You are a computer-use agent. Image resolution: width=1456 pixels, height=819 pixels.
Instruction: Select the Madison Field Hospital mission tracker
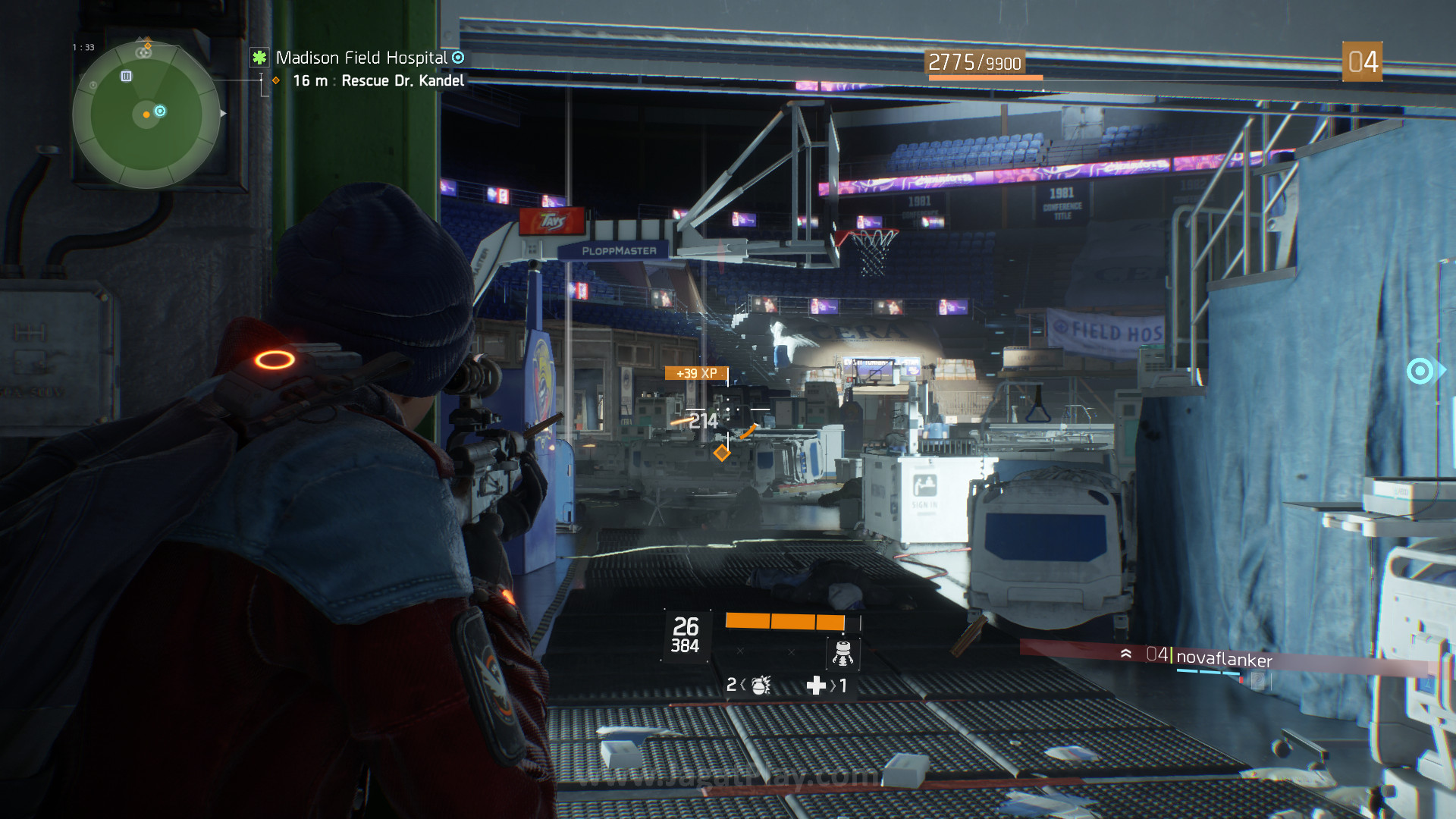point(361,58)
